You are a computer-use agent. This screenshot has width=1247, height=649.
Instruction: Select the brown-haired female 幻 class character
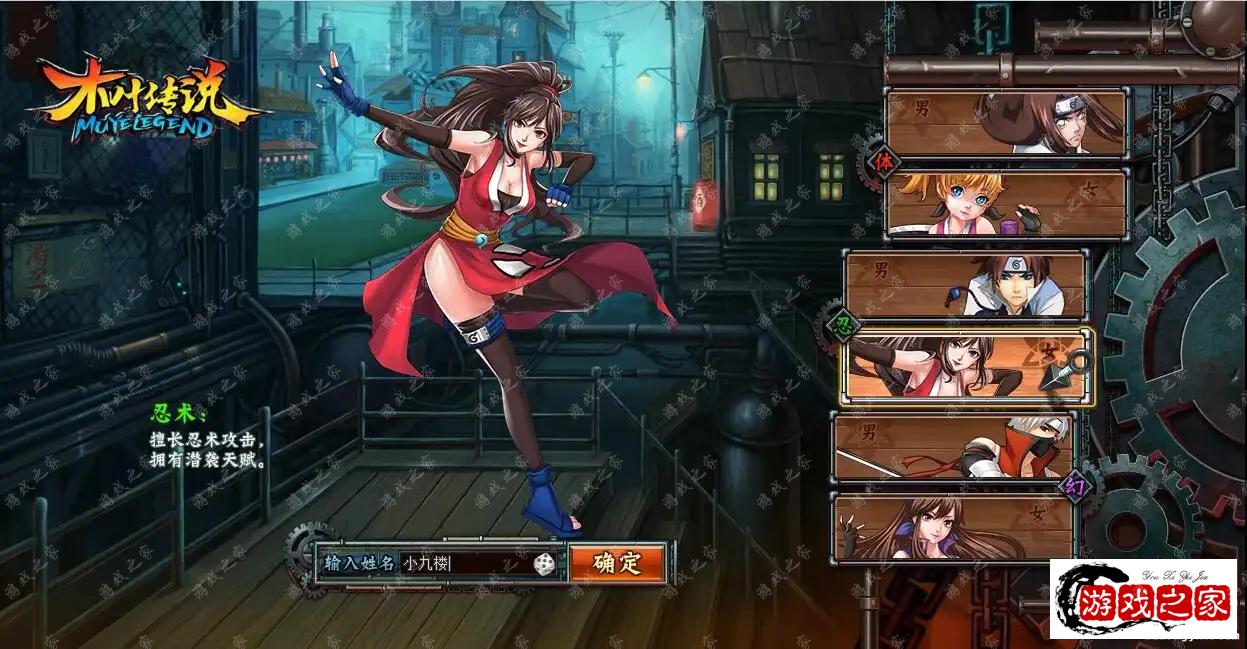(x=954, y=526)
